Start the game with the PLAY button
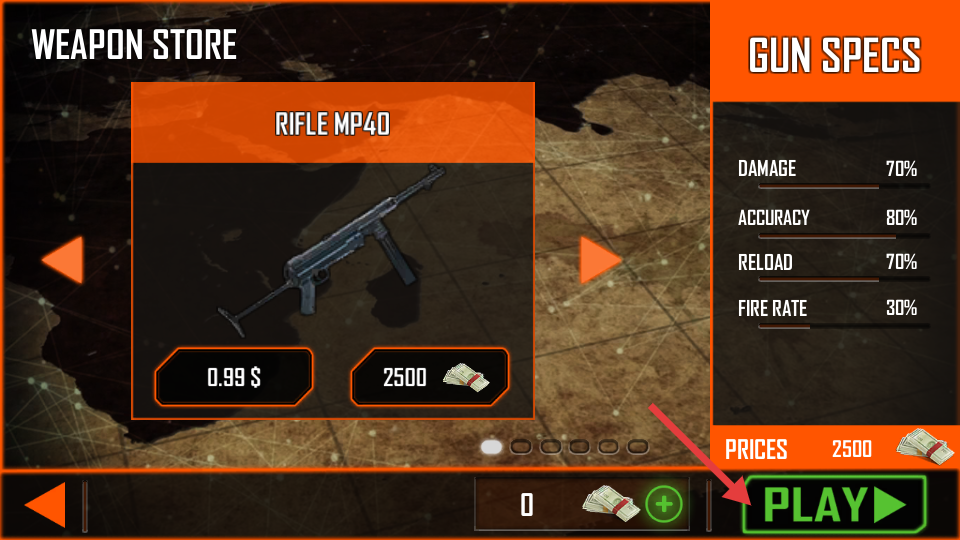Screen dimensions: 960x540 [834, 504]
